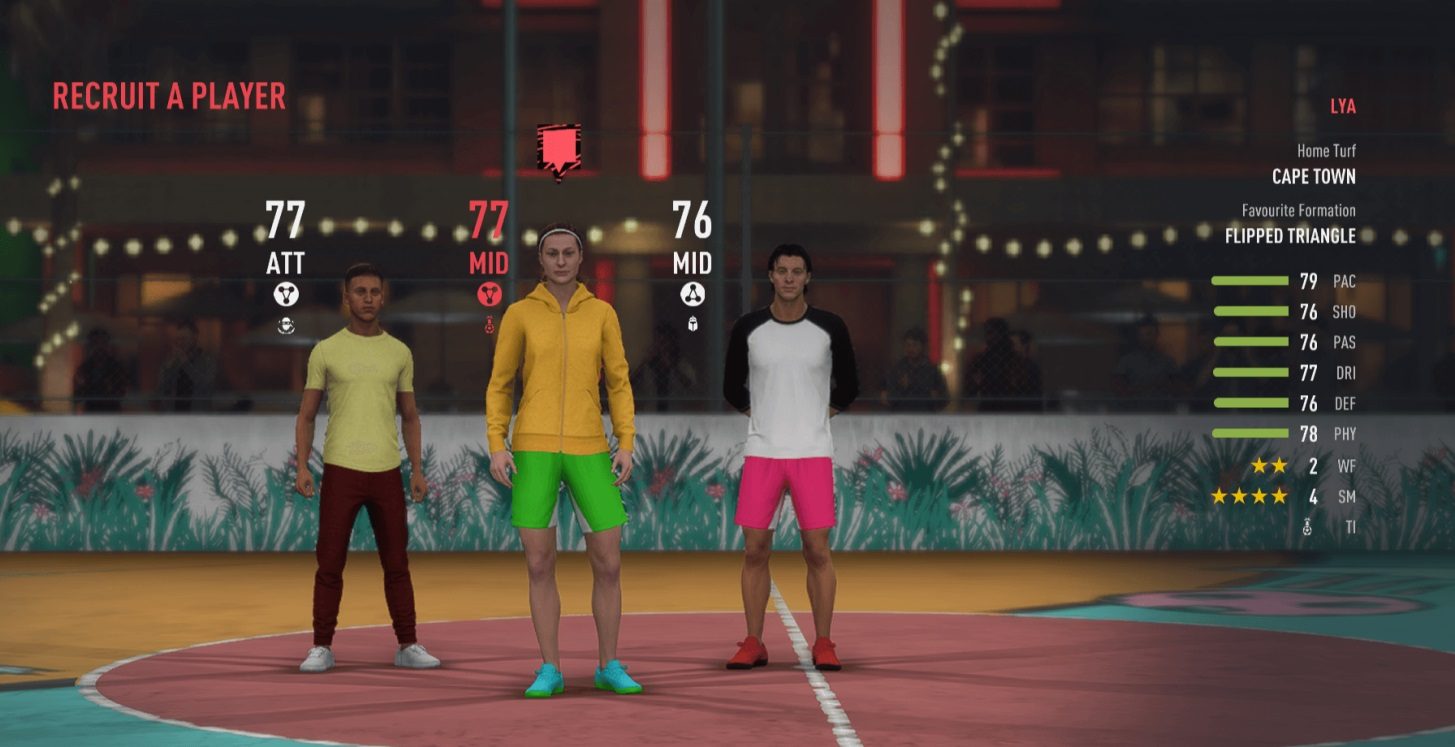Click the second star of the weak foot rating
This screenshot has height=747, width=1455.
(1280, 466)
